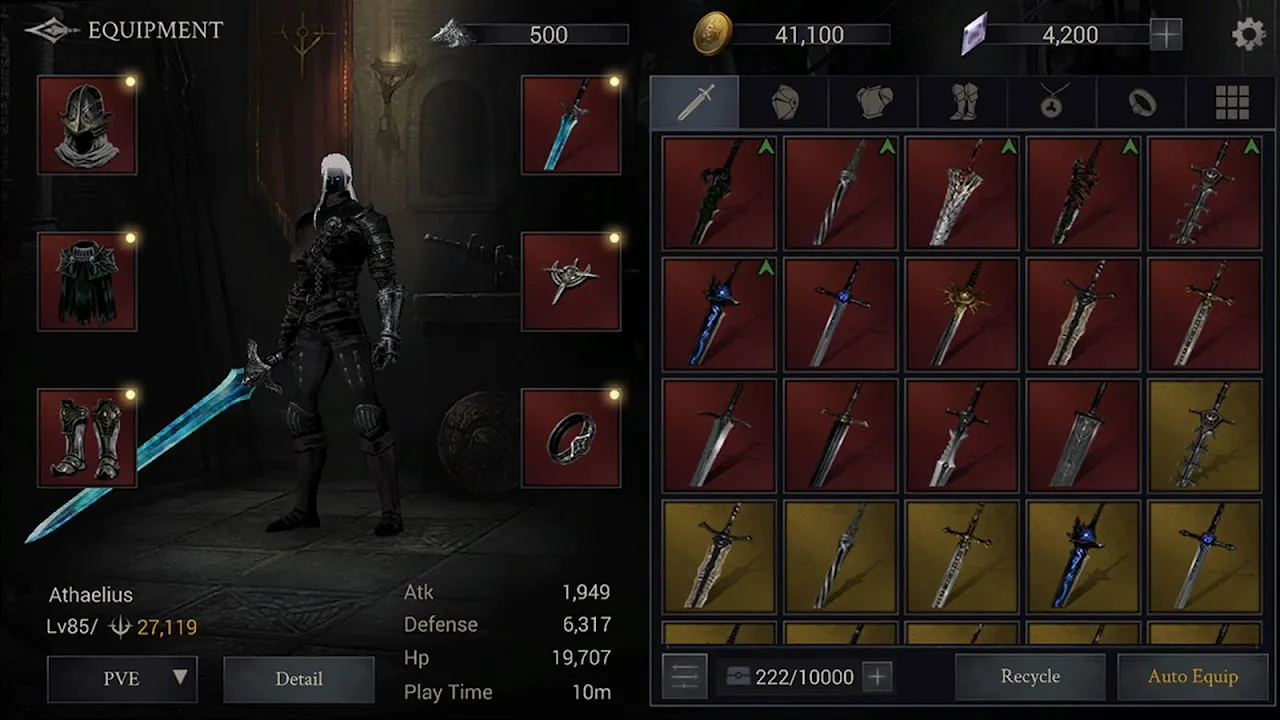Open the inventory filter sliders icon
The width and height of the screenshot is (1280, 720).
click(x=685, y=676)
